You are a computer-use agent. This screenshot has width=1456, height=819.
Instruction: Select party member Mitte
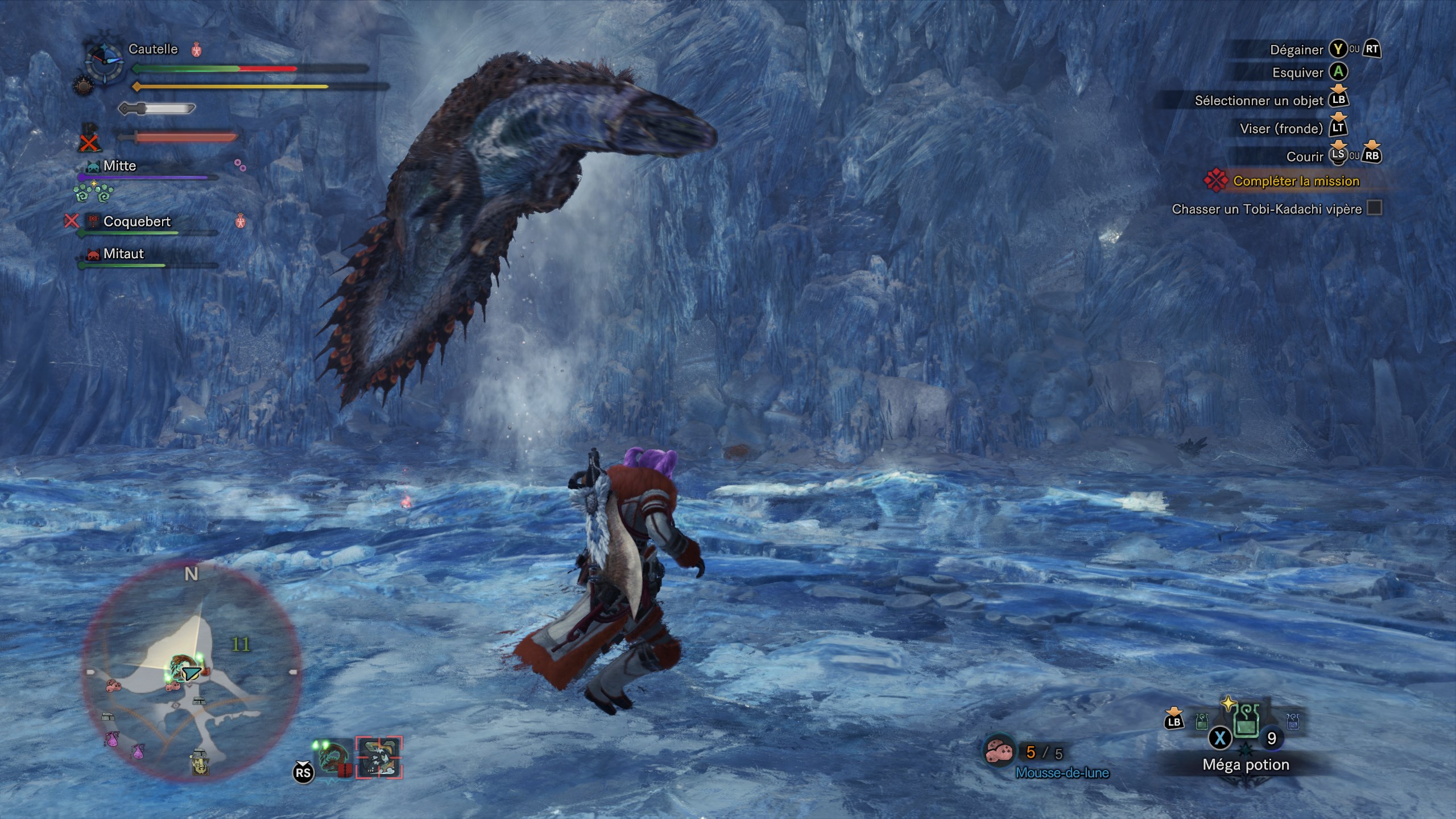[119, 166]
